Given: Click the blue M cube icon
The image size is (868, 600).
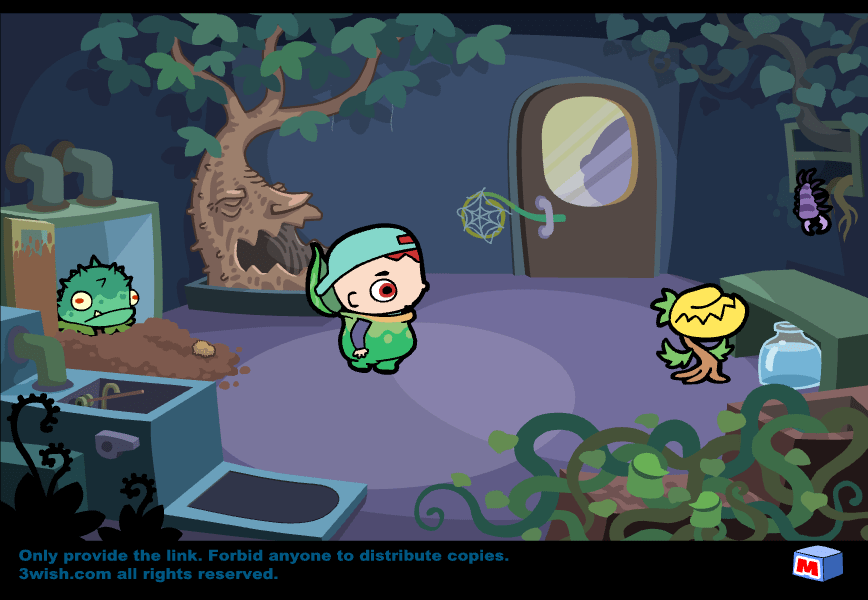Looking at the screenshot, I should 817,564.
